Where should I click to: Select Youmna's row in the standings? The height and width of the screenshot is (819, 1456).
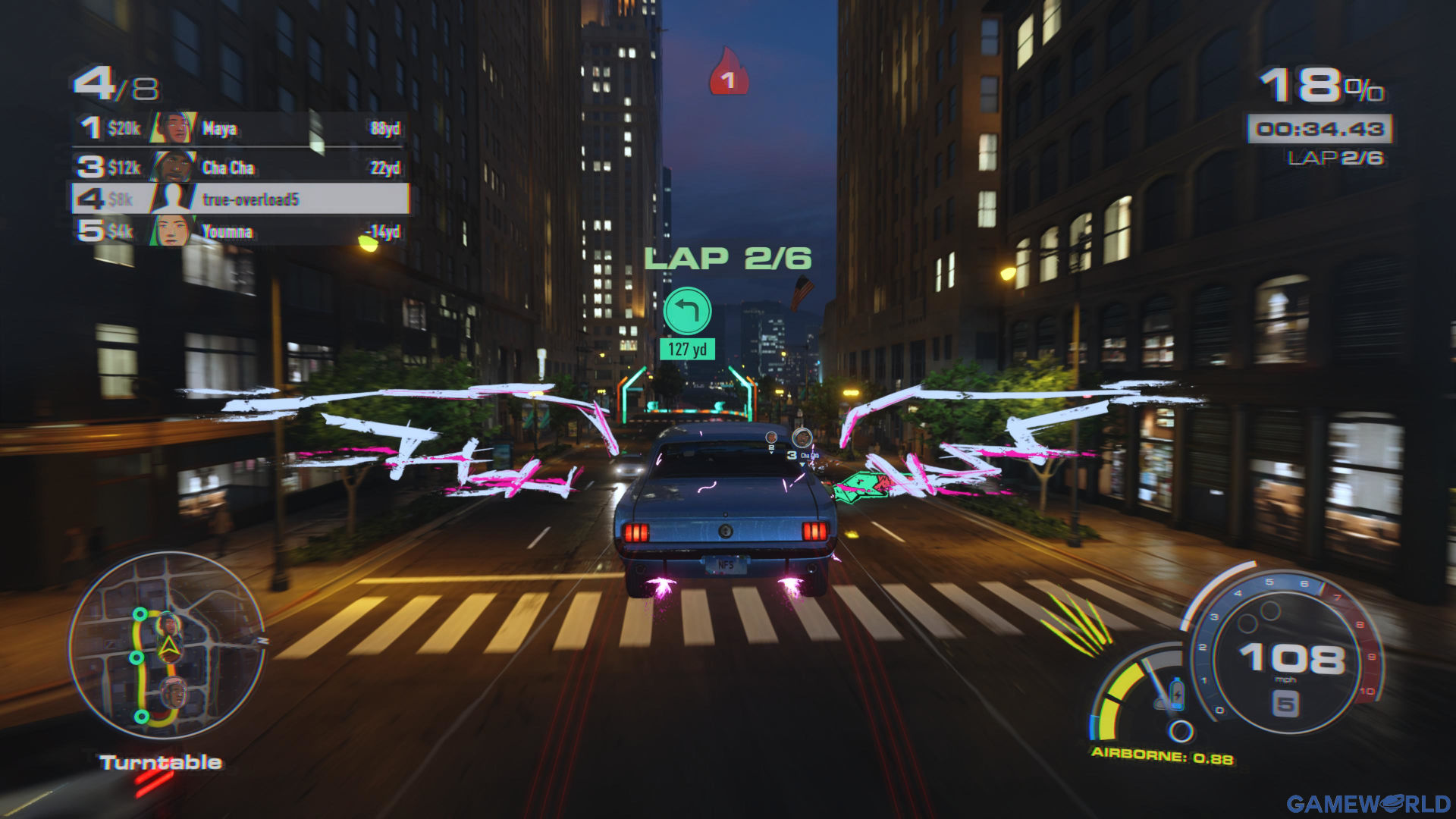coord(240,231)
